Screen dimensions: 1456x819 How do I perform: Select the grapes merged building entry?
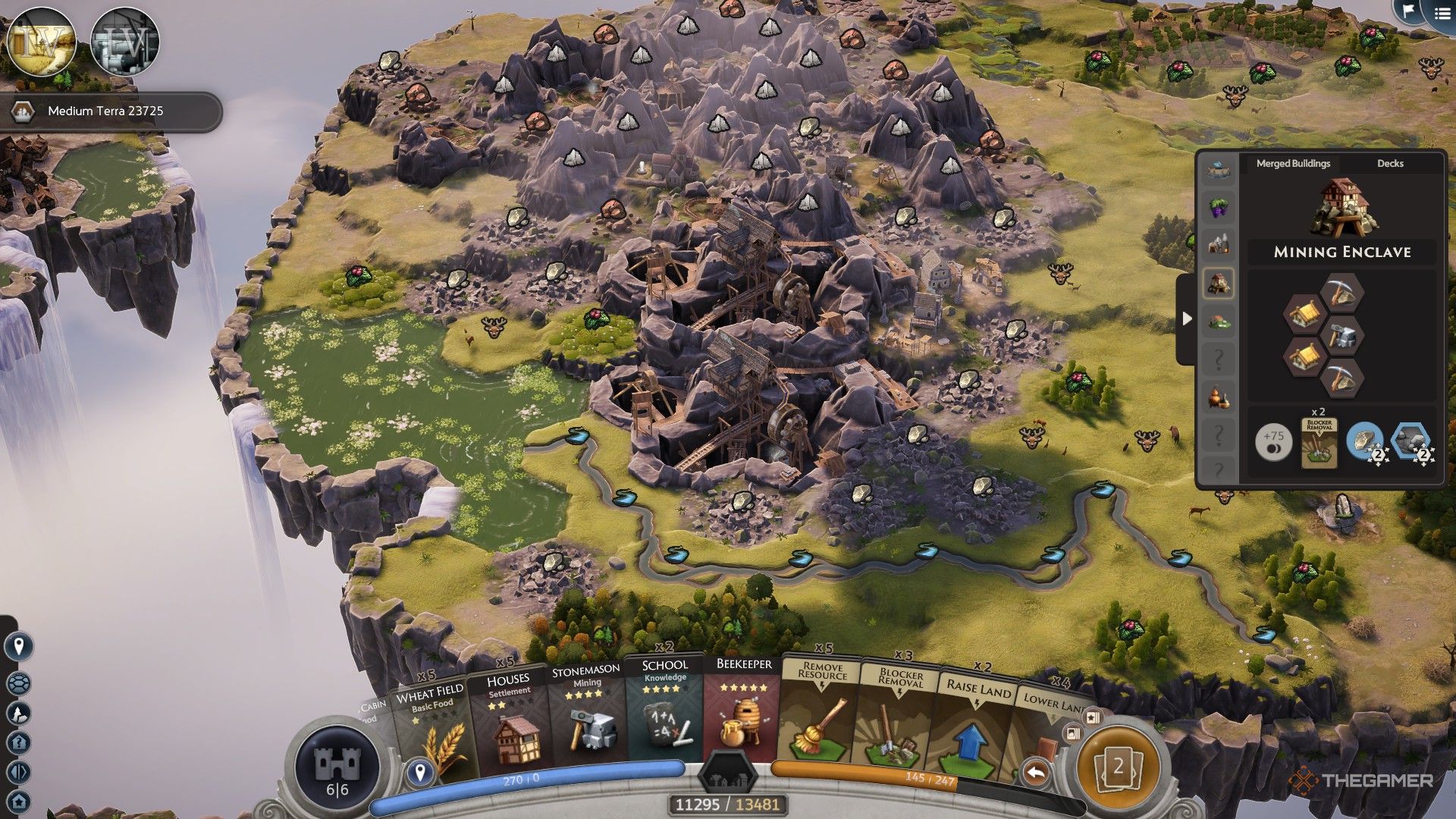click(x=1219, y=207)
